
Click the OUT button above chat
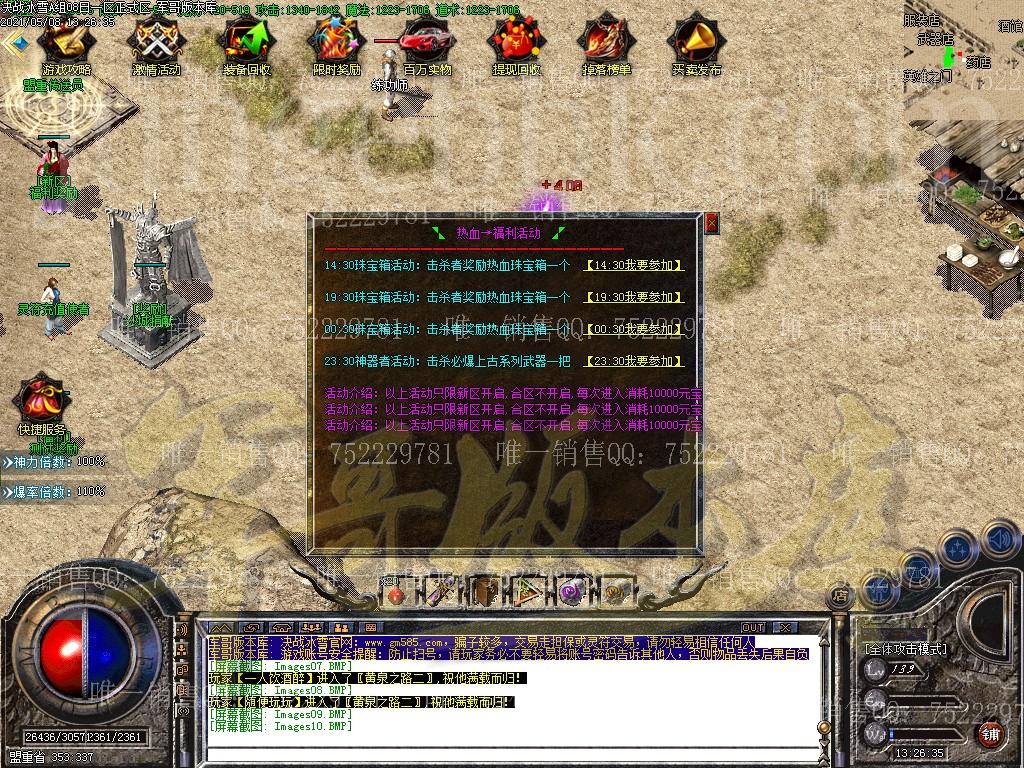753,627
